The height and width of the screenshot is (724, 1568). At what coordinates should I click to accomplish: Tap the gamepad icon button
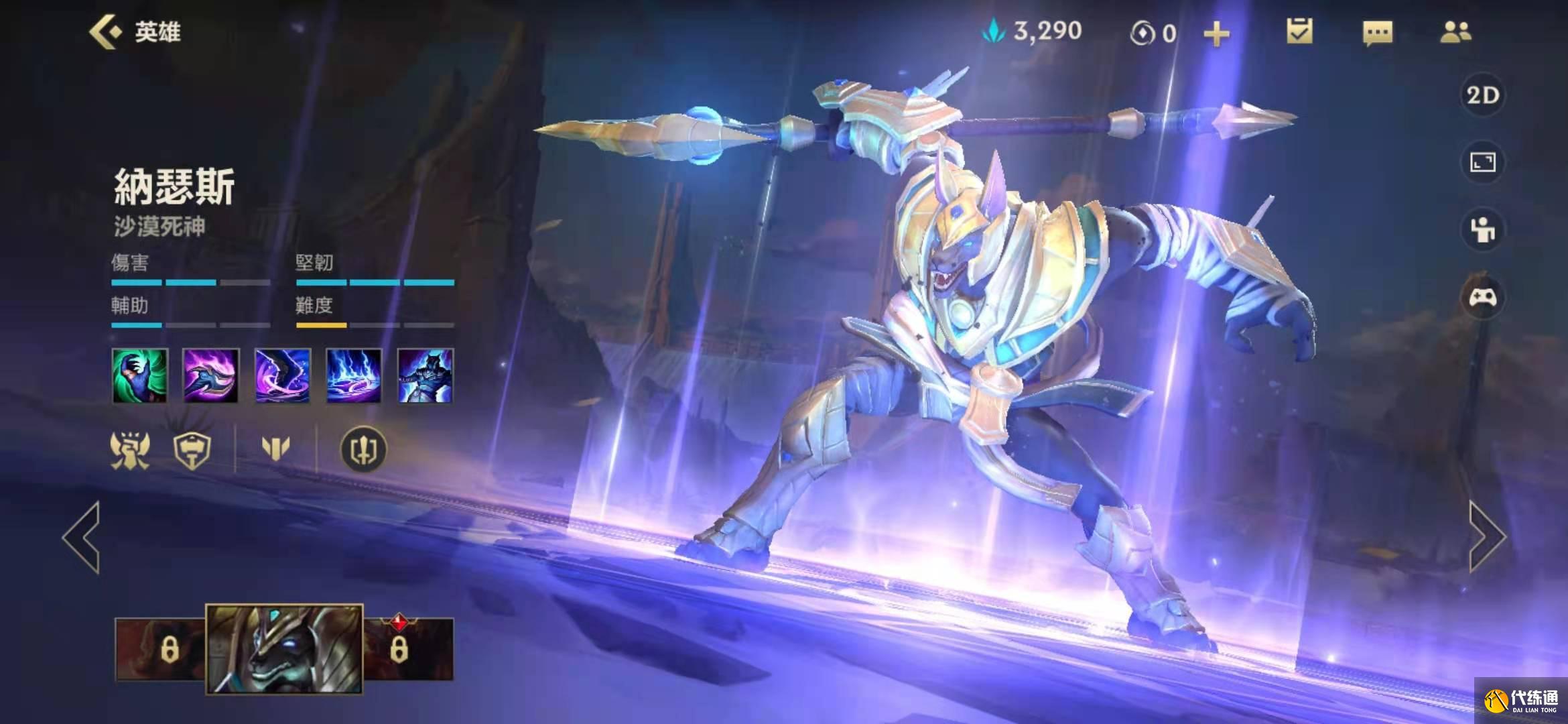point(1482,297)
